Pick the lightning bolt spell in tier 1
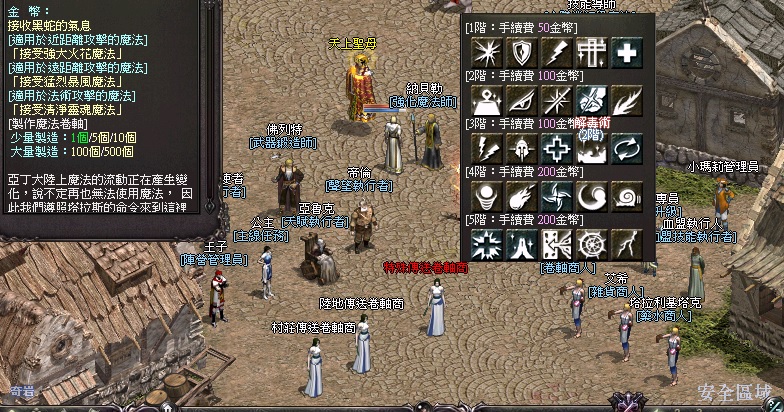The height and width of the screenshot is (412, 784). [554, 53]
